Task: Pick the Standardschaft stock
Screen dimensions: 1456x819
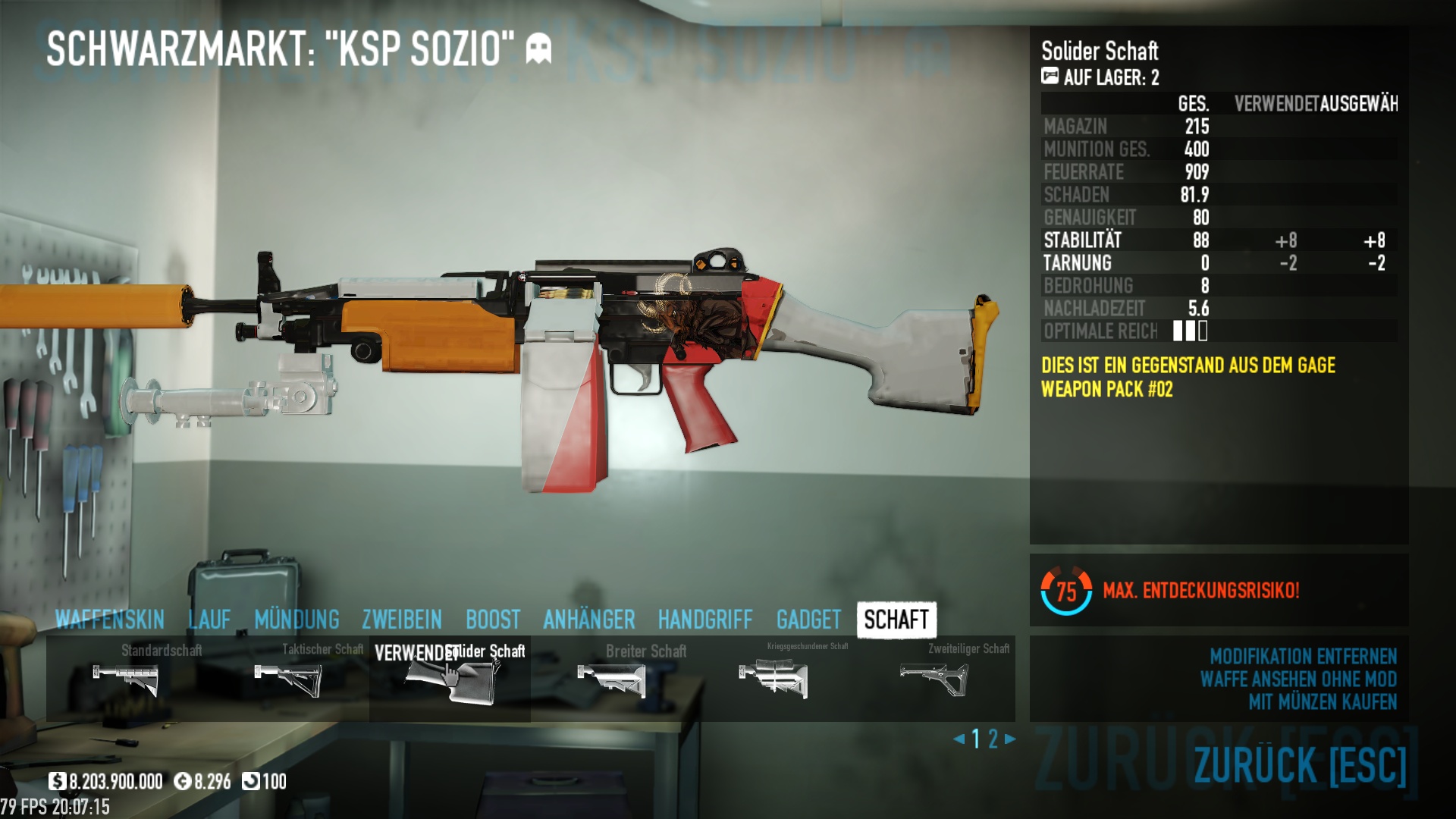Action: click(127, 679)
